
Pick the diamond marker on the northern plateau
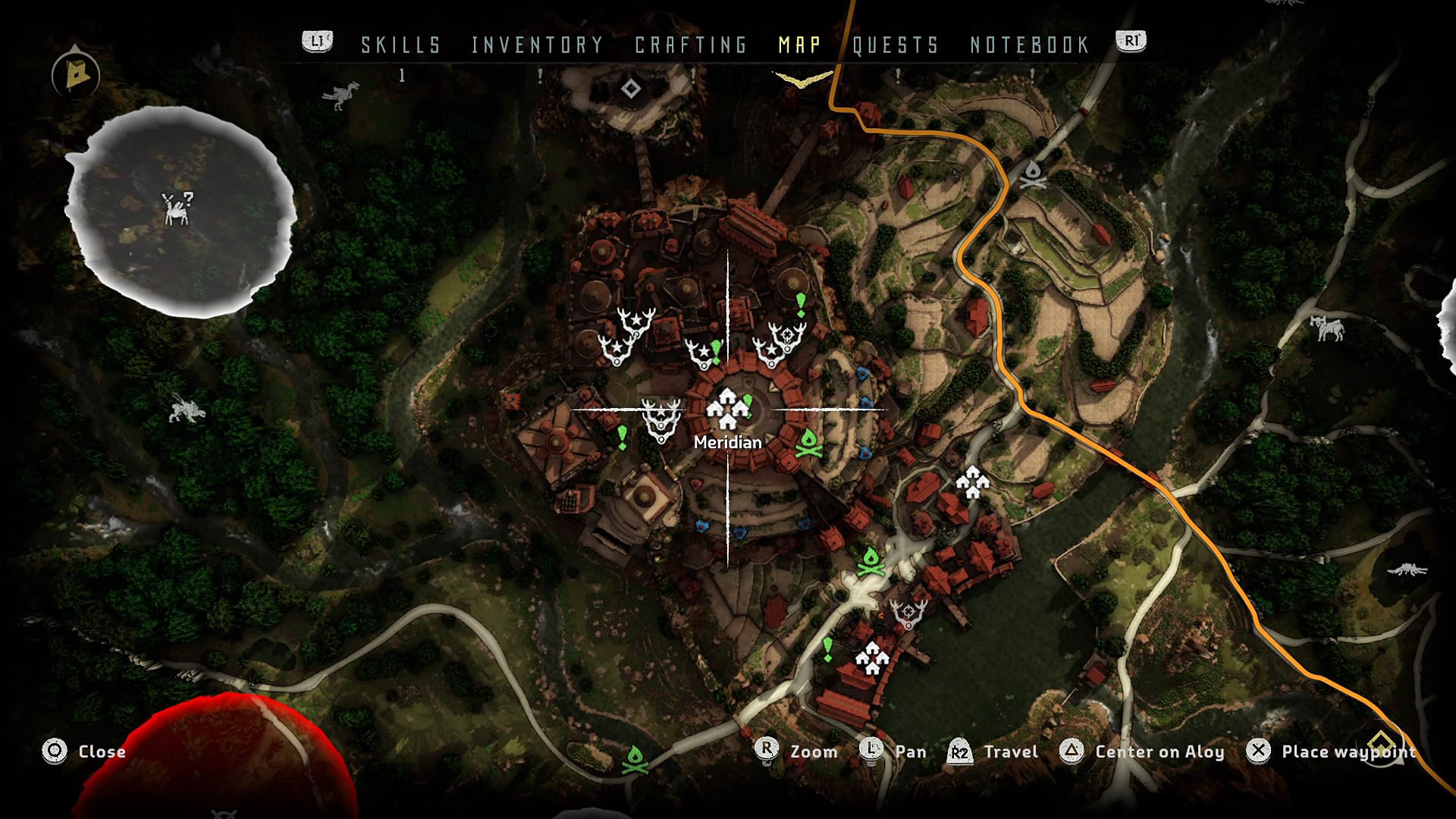point(630,89)
